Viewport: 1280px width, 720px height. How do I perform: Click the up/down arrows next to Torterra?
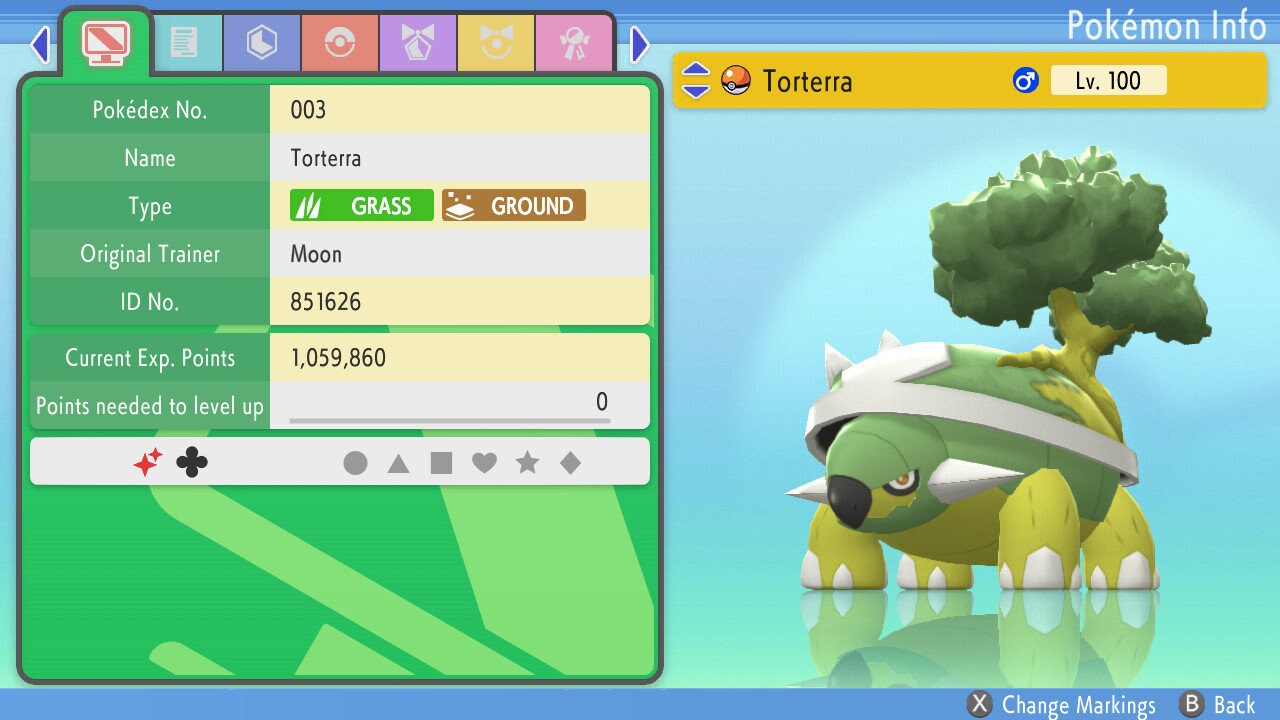[696, 80]
